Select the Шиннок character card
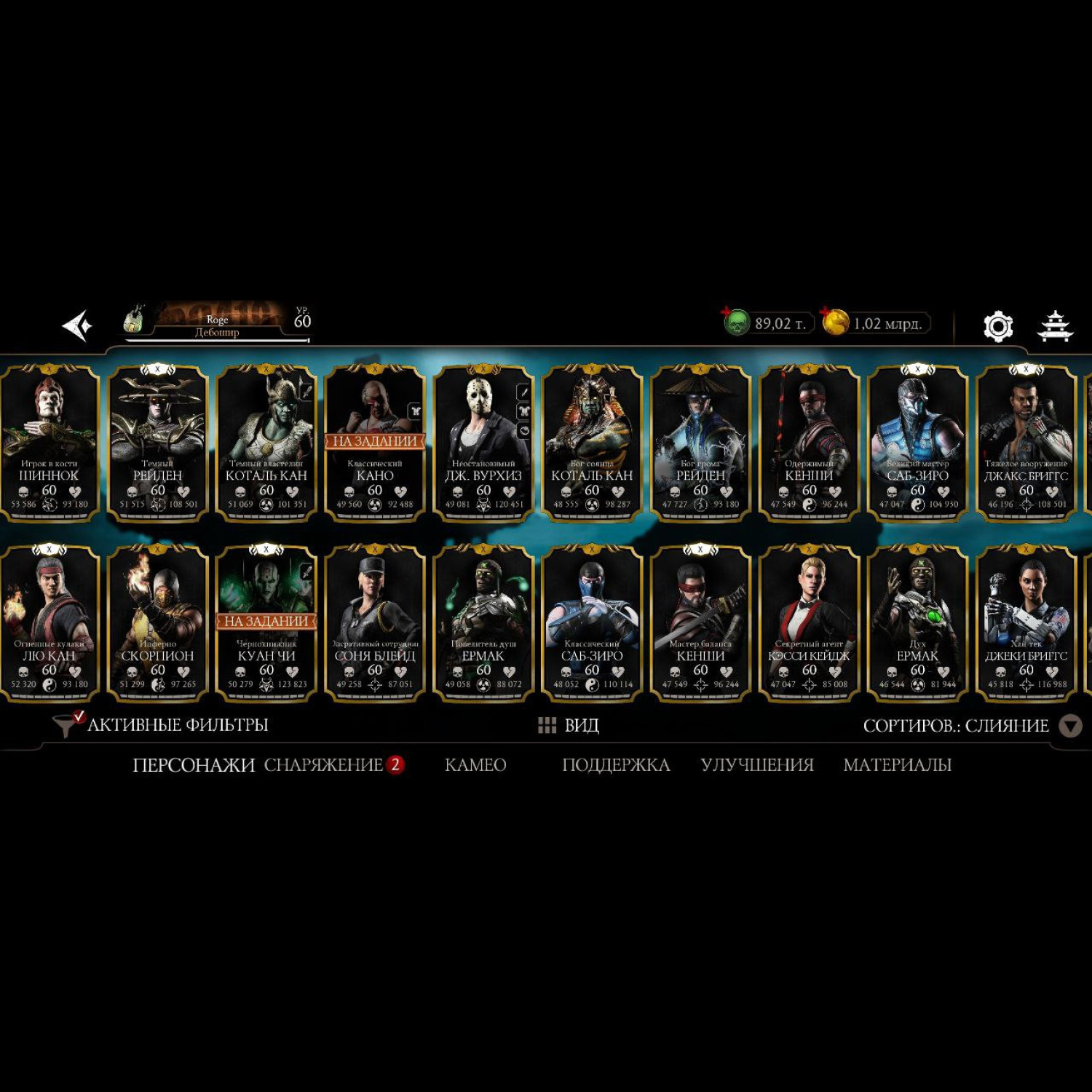This screenshot has width=1092, height=1092. click(49, 443)
